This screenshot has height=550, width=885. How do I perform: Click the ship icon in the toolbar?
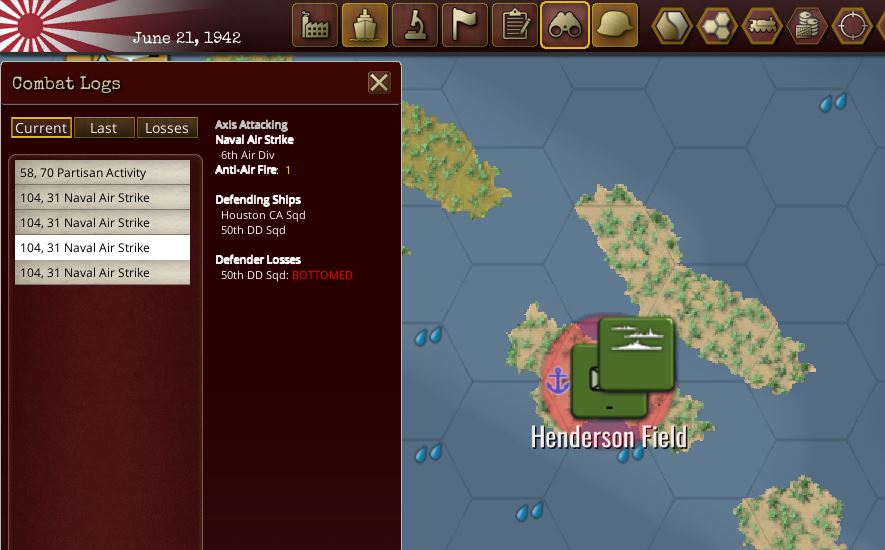(365, 25)
